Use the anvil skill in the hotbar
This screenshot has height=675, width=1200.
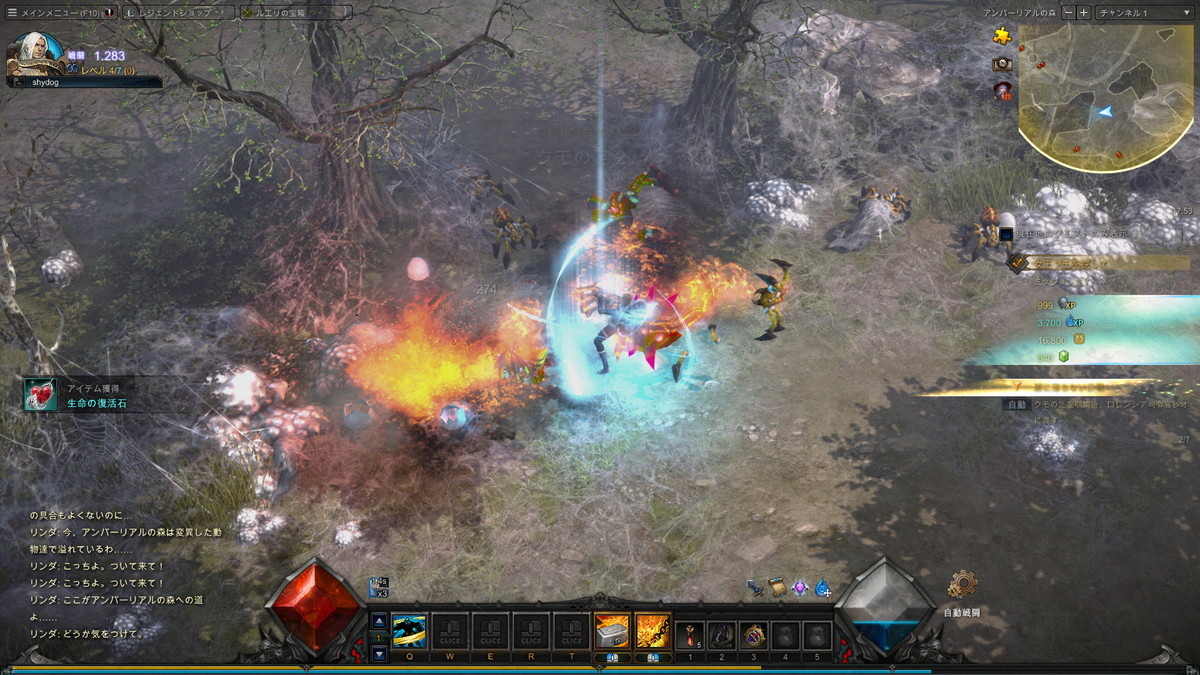click(612, 631)
